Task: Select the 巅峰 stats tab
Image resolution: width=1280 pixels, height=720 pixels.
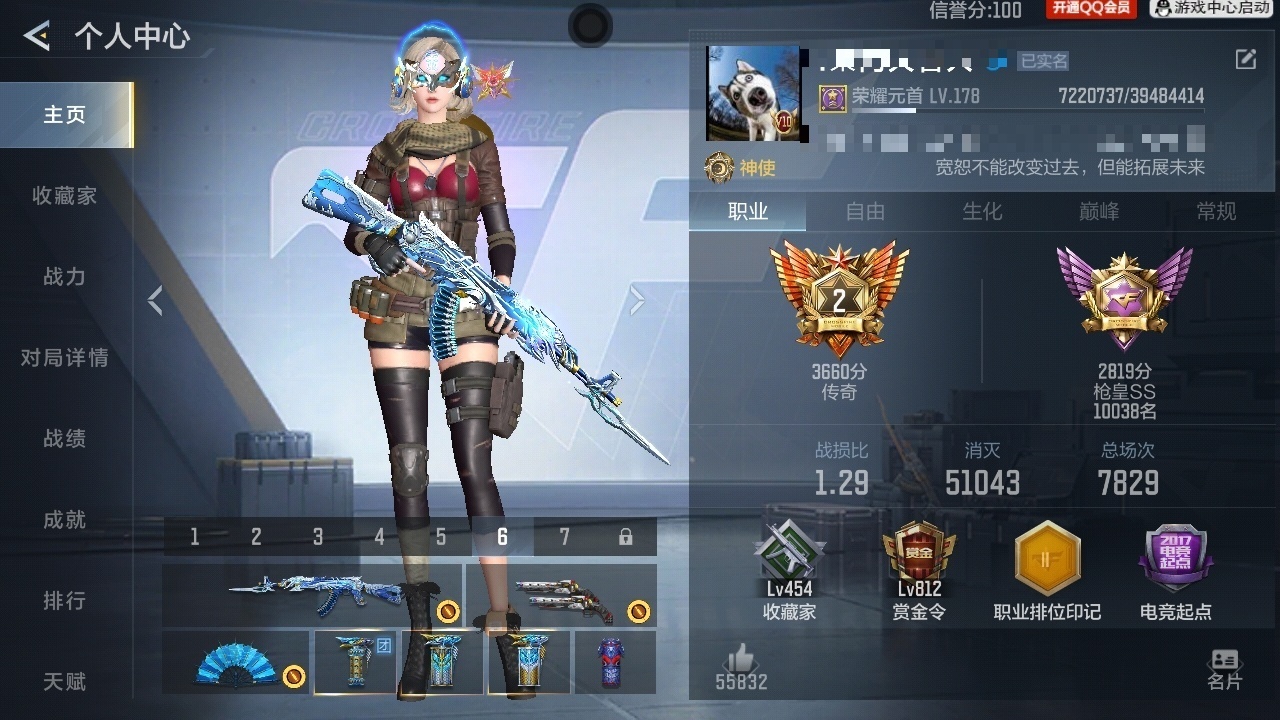Action: 1099,212
